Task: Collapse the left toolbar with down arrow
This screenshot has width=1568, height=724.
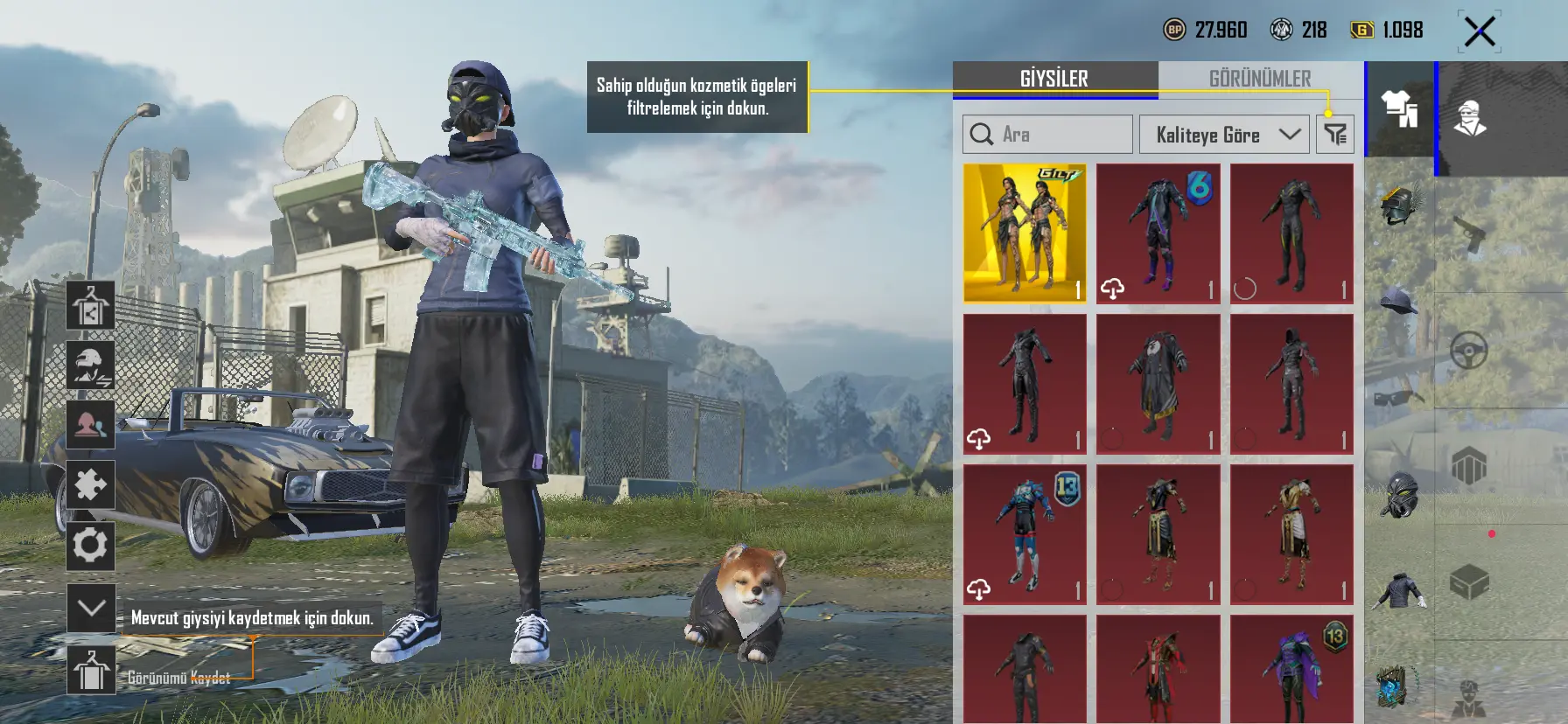Action: [x=91, y=608]
